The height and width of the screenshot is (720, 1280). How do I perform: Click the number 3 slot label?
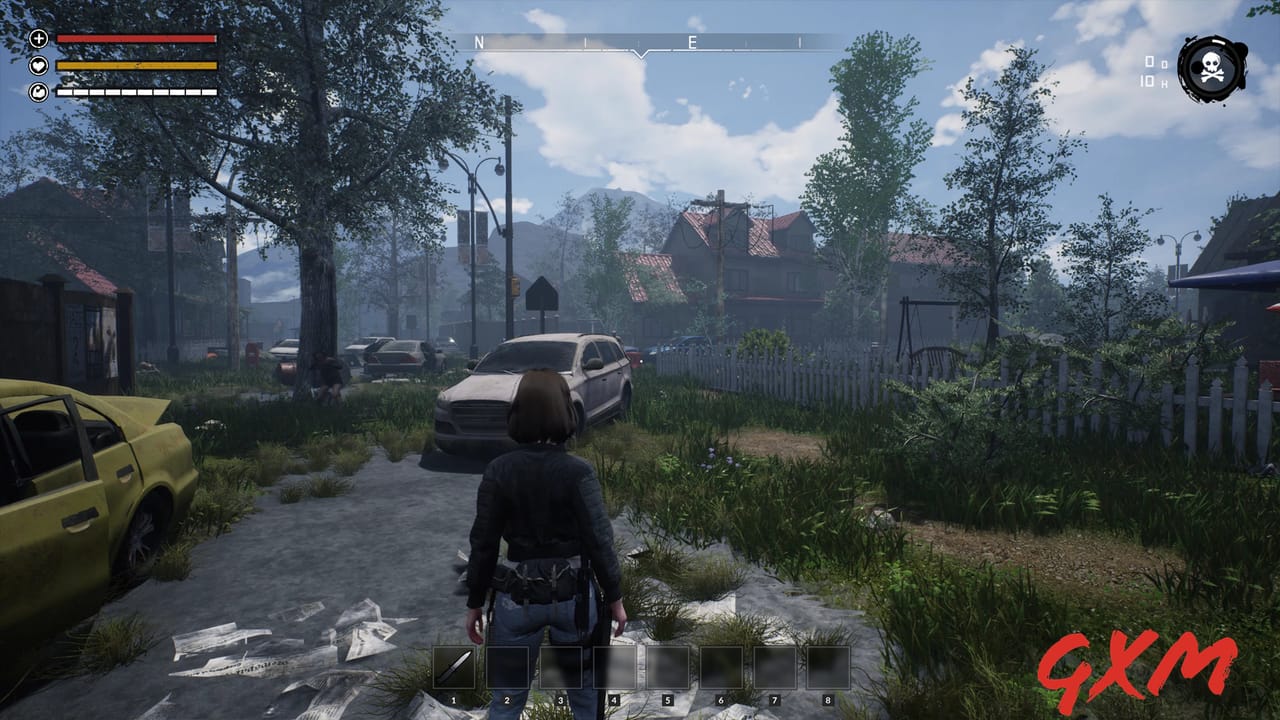pyautogui.click(x=561, y=699)
